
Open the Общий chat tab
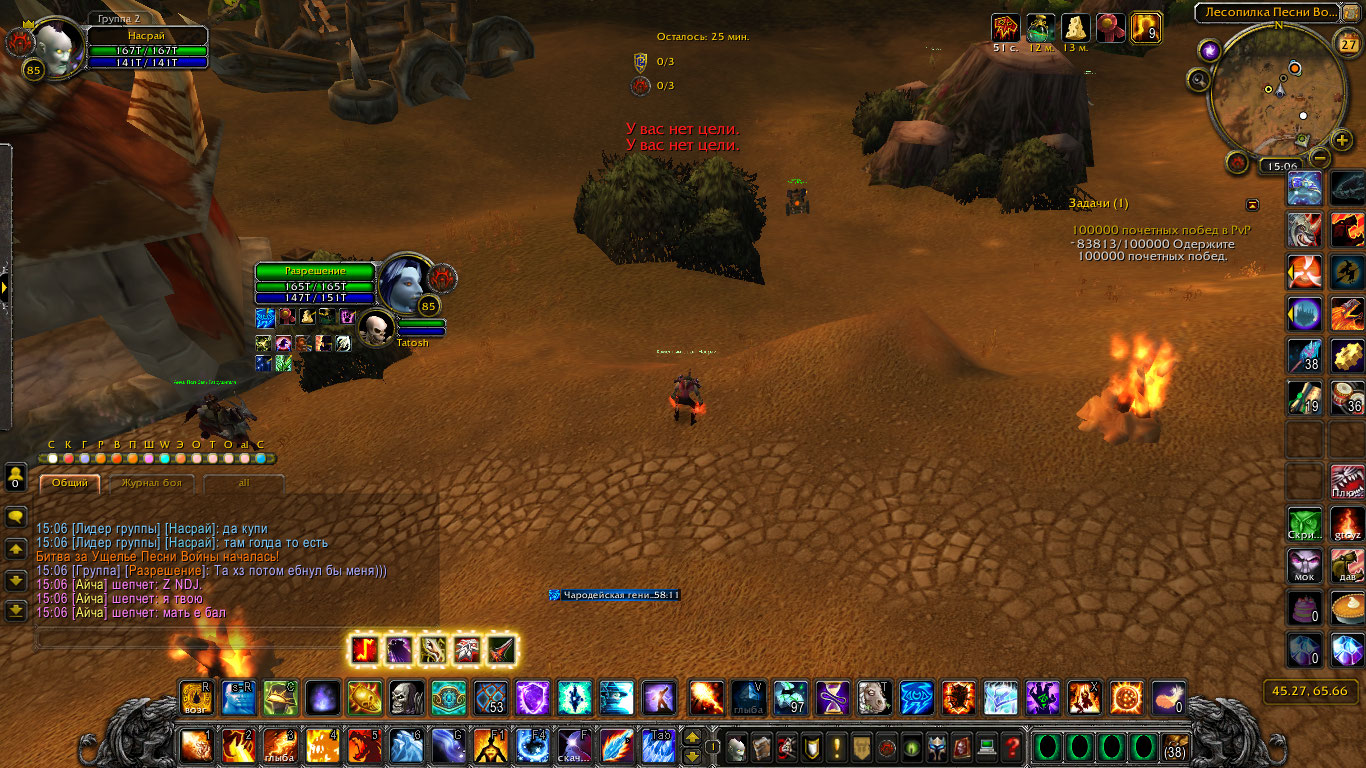(70, 483)
